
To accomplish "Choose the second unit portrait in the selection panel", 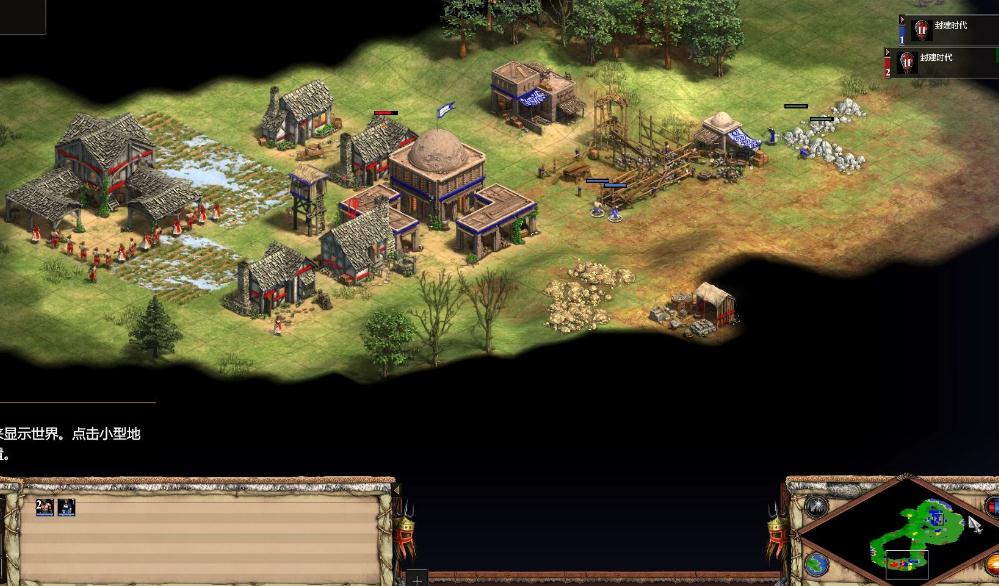I will (x=66, y=507).
